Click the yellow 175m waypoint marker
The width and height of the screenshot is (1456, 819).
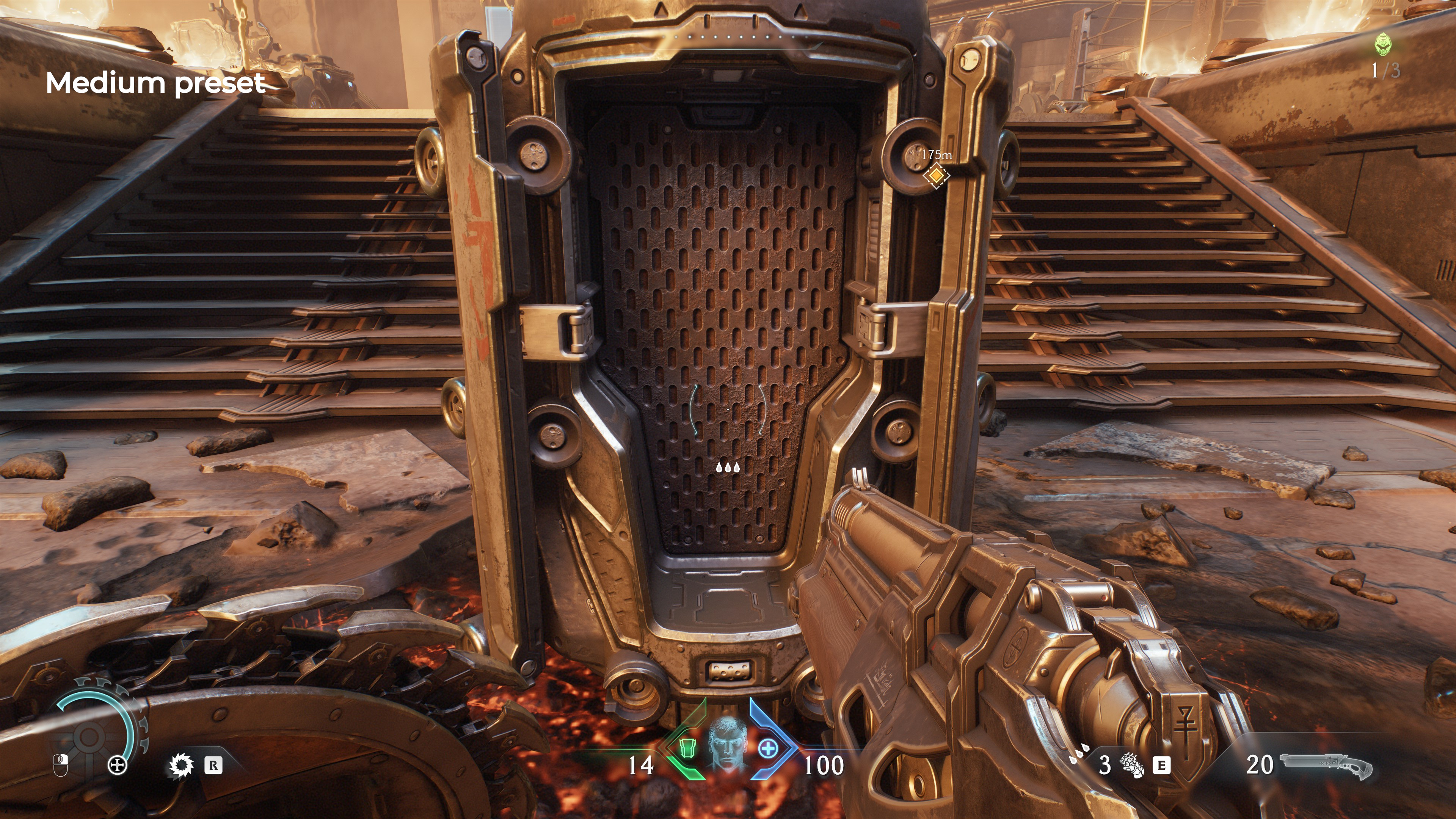click(937, 175)
